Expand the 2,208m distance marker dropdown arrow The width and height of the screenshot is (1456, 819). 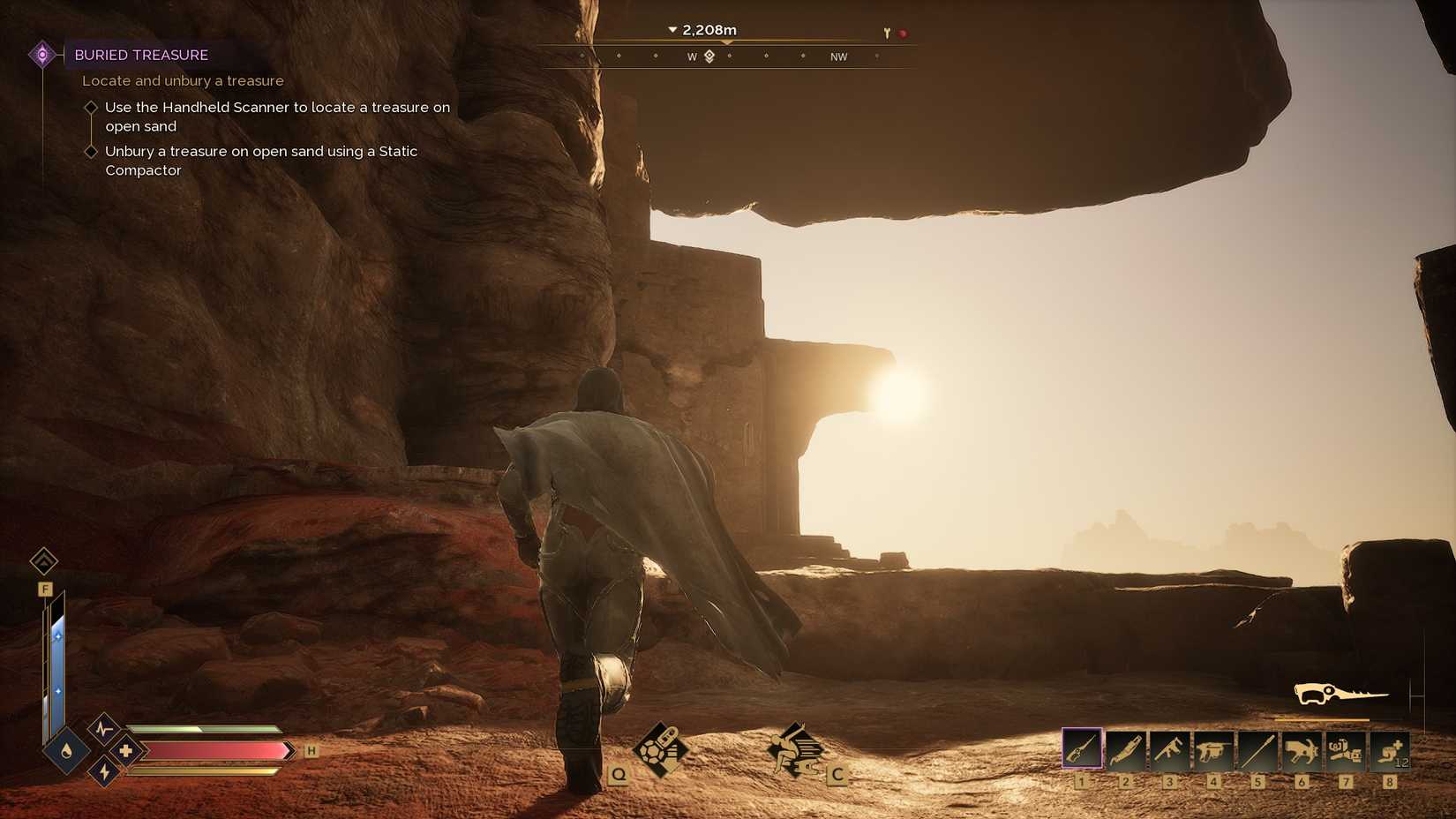[672, 28]
